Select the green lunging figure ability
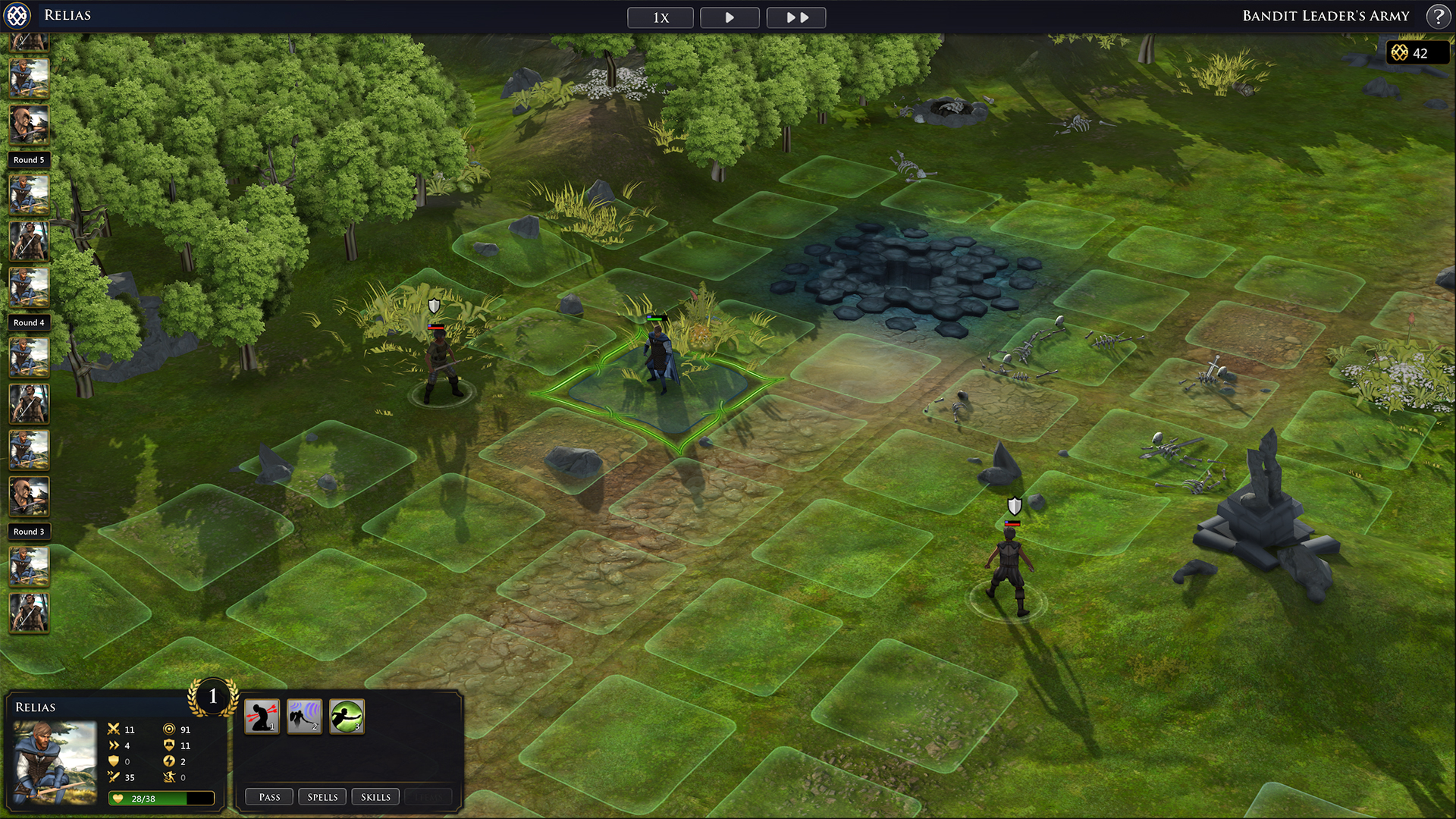 (347, 717)
